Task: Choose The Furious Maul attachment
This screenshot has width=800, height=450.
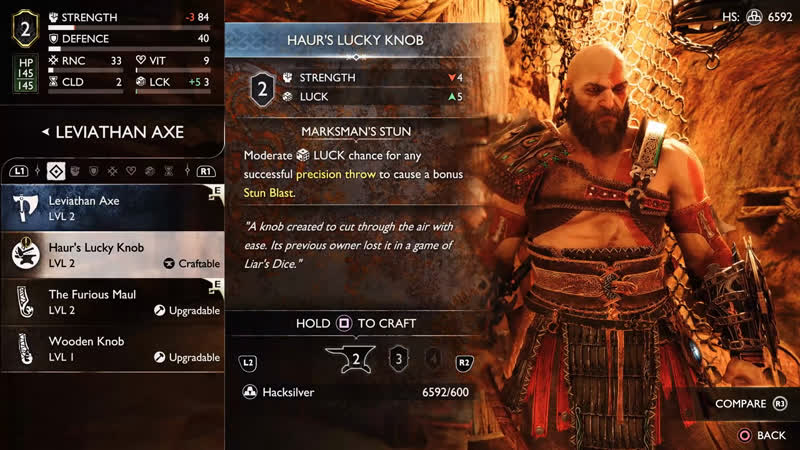Action: coord(112,302)
